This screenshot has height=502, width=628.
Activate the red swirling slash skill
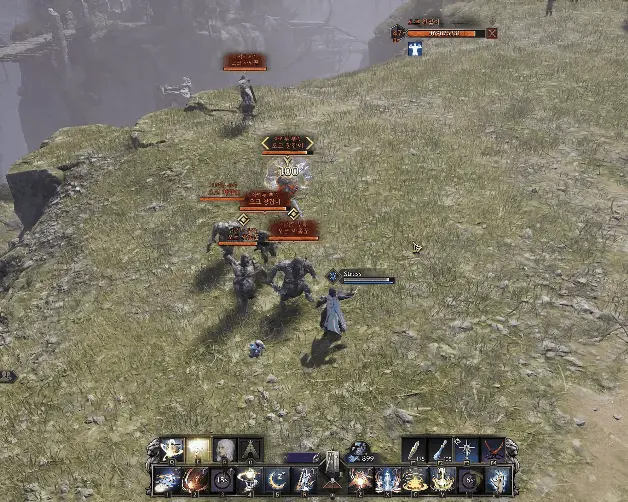pyautogui.click(x=194, y=480)
